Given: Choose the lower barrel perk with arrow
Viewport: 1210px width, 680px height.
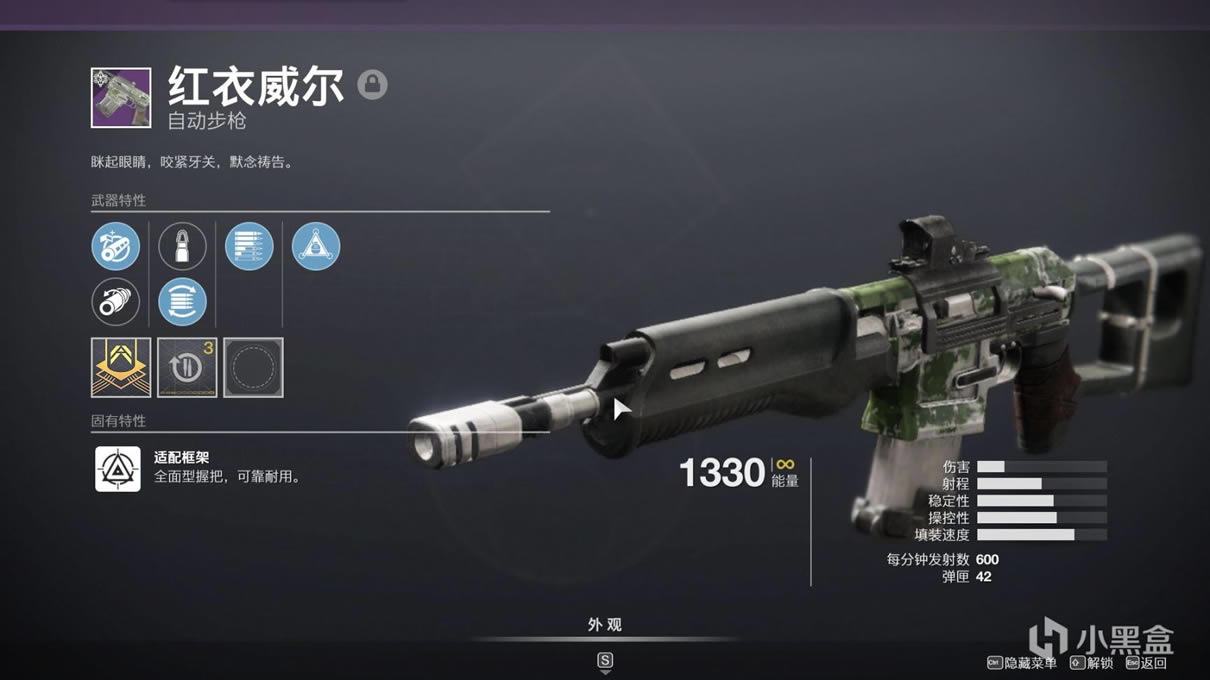Looking at the screenshot, I should [x=116, y=302].
